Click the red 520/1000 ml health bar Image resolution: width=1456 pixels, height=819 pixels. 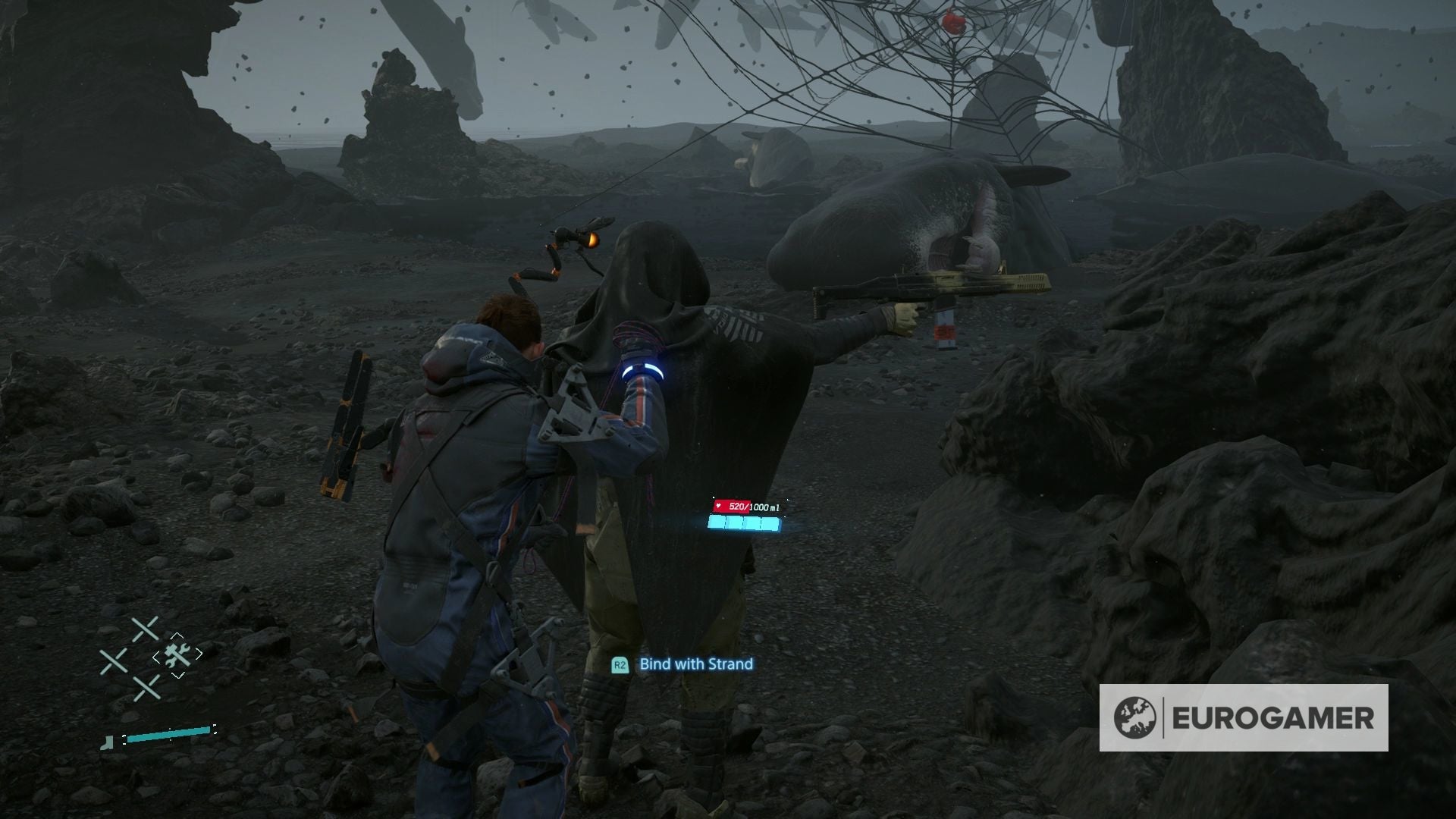coord(732,507)
